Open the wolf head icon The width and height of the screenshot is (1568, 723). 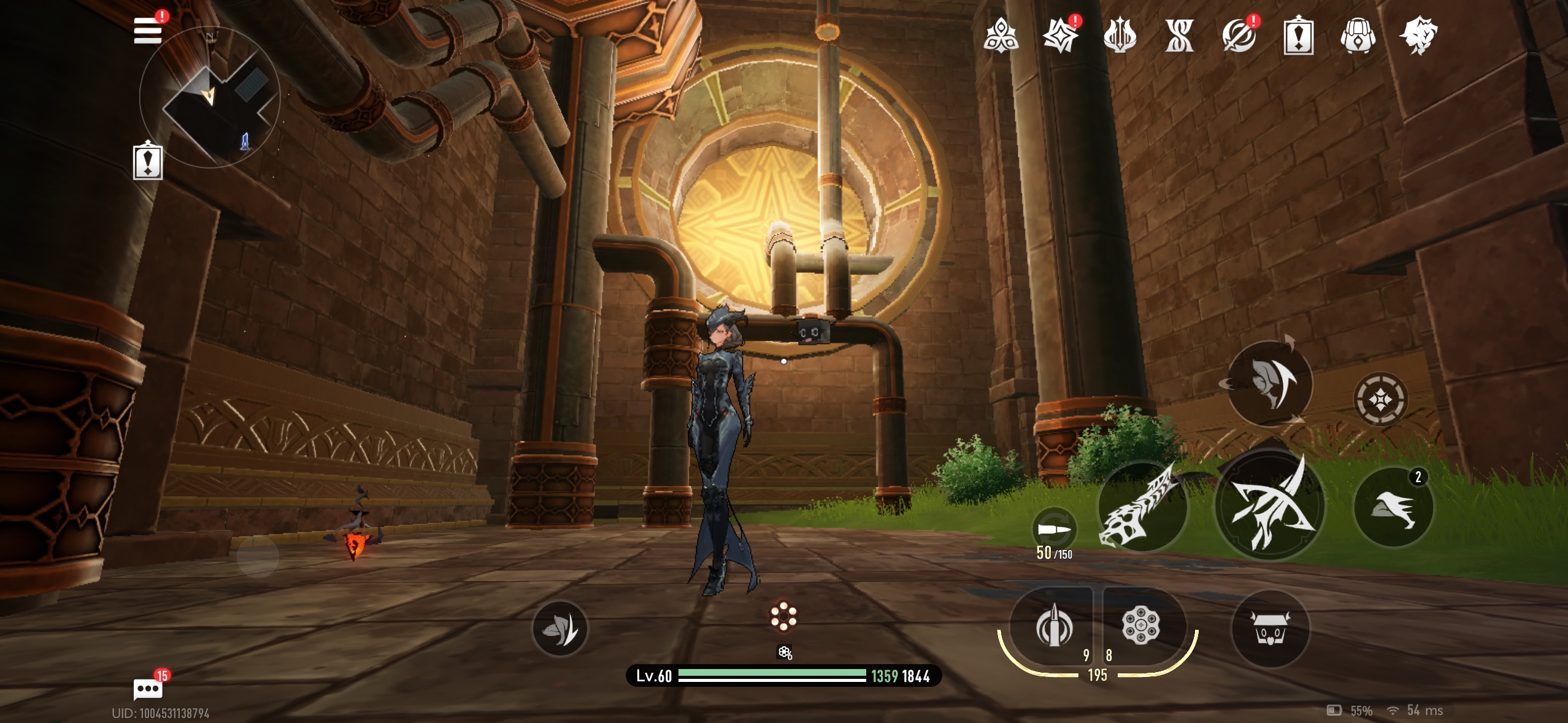(1418, 36)
